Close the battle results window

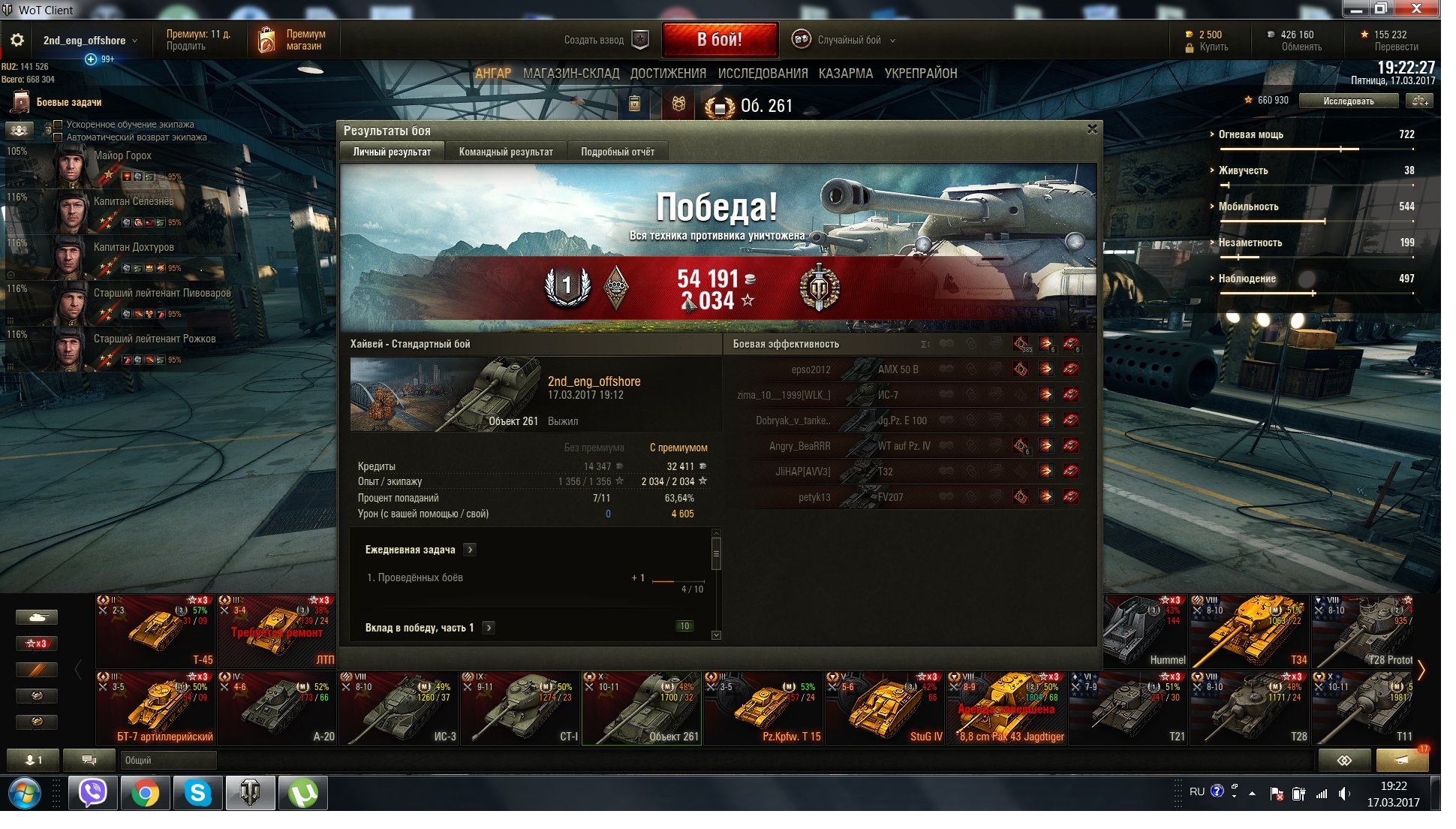tap(1092, 129)
